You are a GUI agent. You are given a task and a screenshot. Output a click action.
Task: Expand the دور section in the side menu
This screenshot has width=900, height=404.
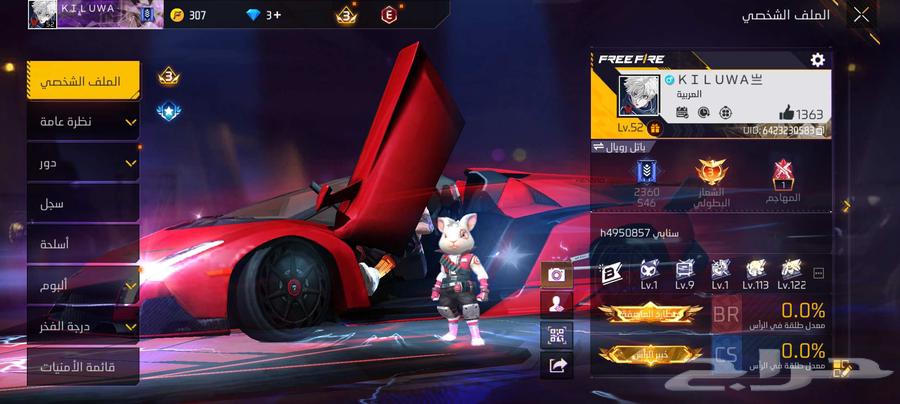[x=83, y=162]
